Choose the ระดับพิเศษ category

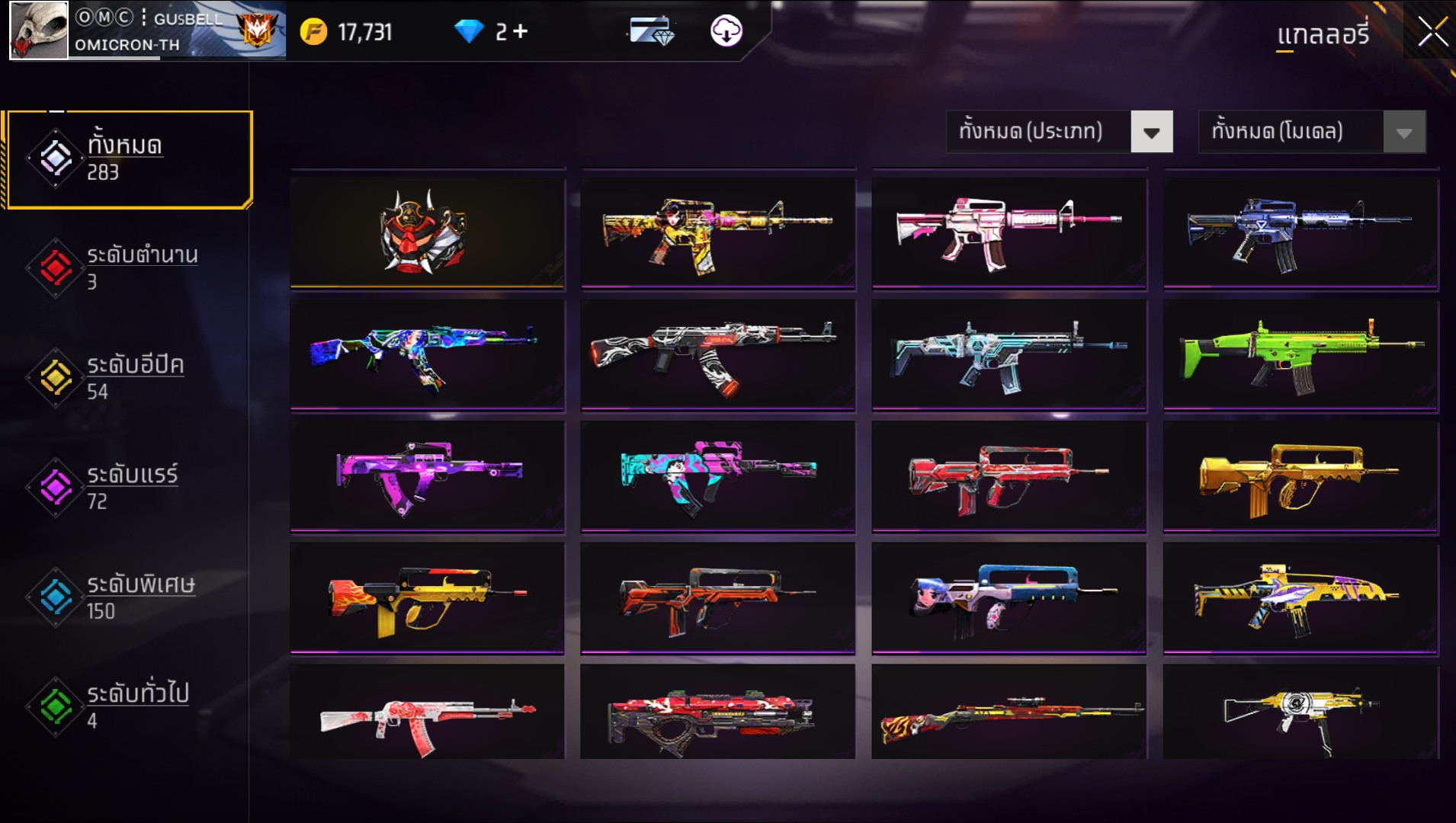pos(130,597)
